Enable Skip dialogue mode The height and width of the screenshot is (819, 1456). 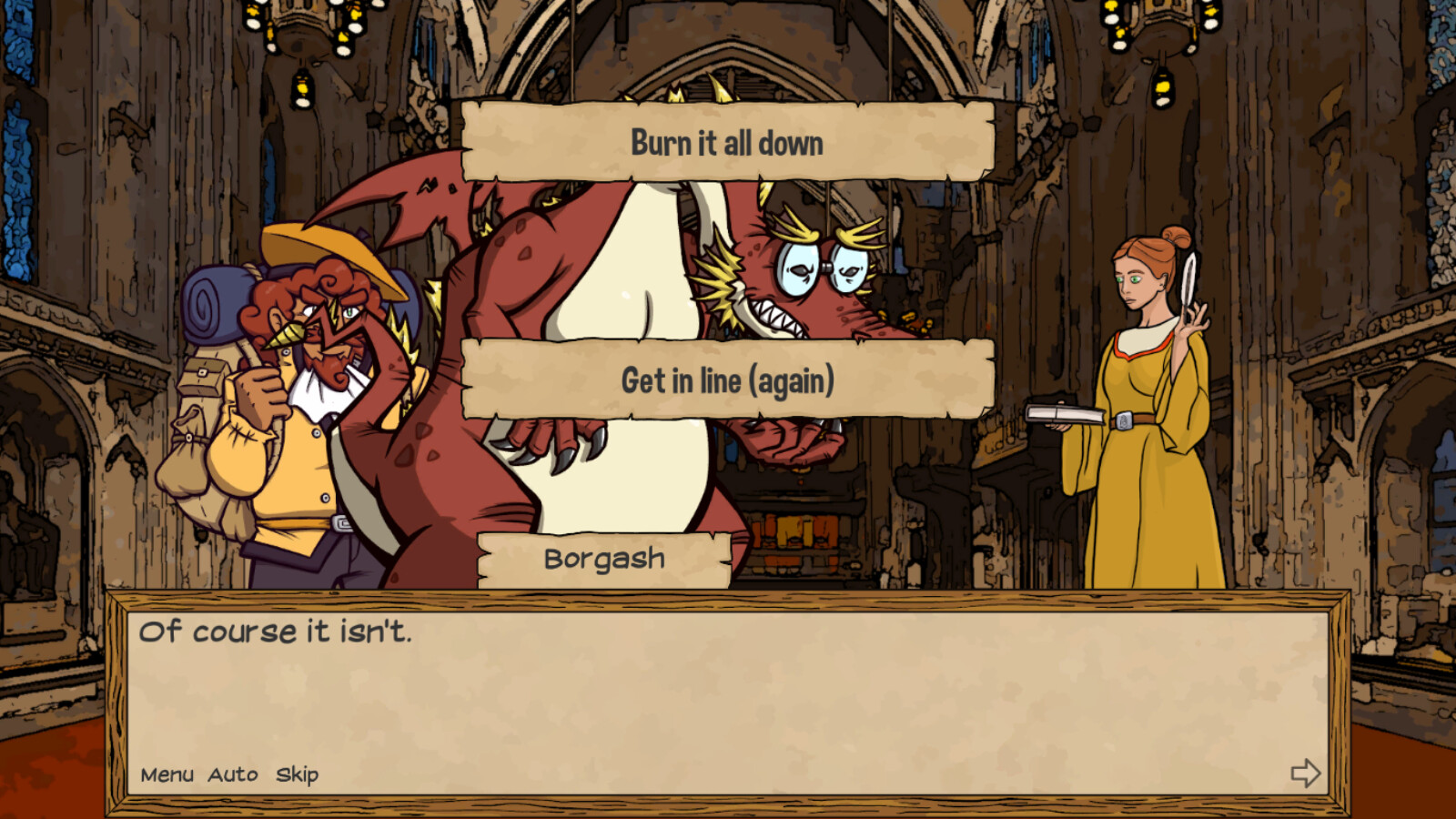[x=296, y=775]
